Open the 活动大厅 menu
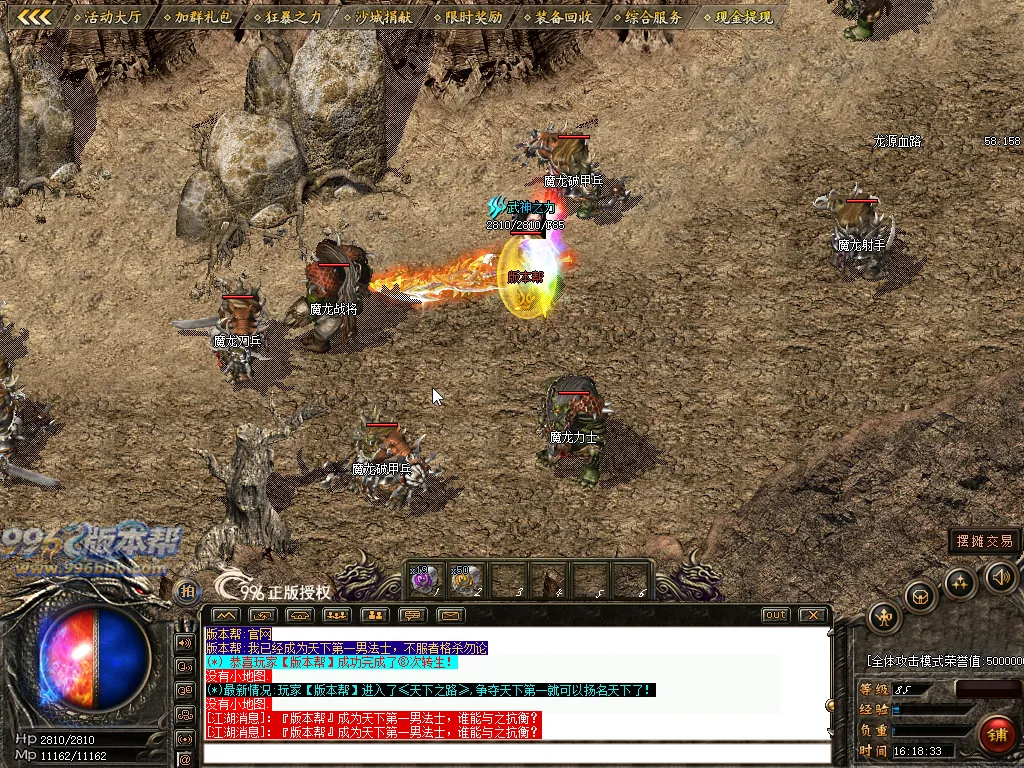This screenshot has width=1024, height=768. pos(108,17)
